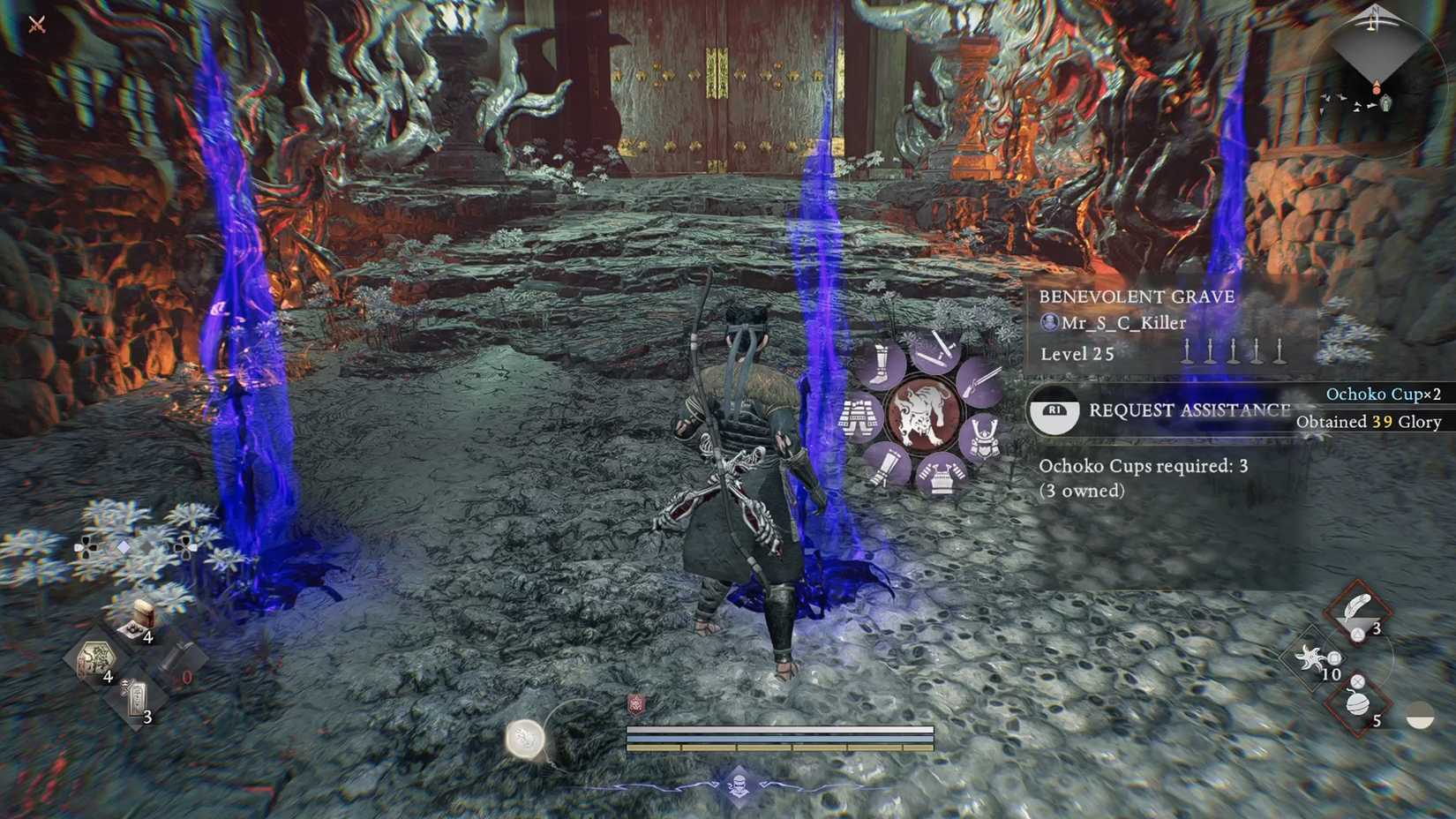Click the Mr_S_C_Killer player name
This screenshot has width=1456, height=819.
click(x=1116, y=323)
